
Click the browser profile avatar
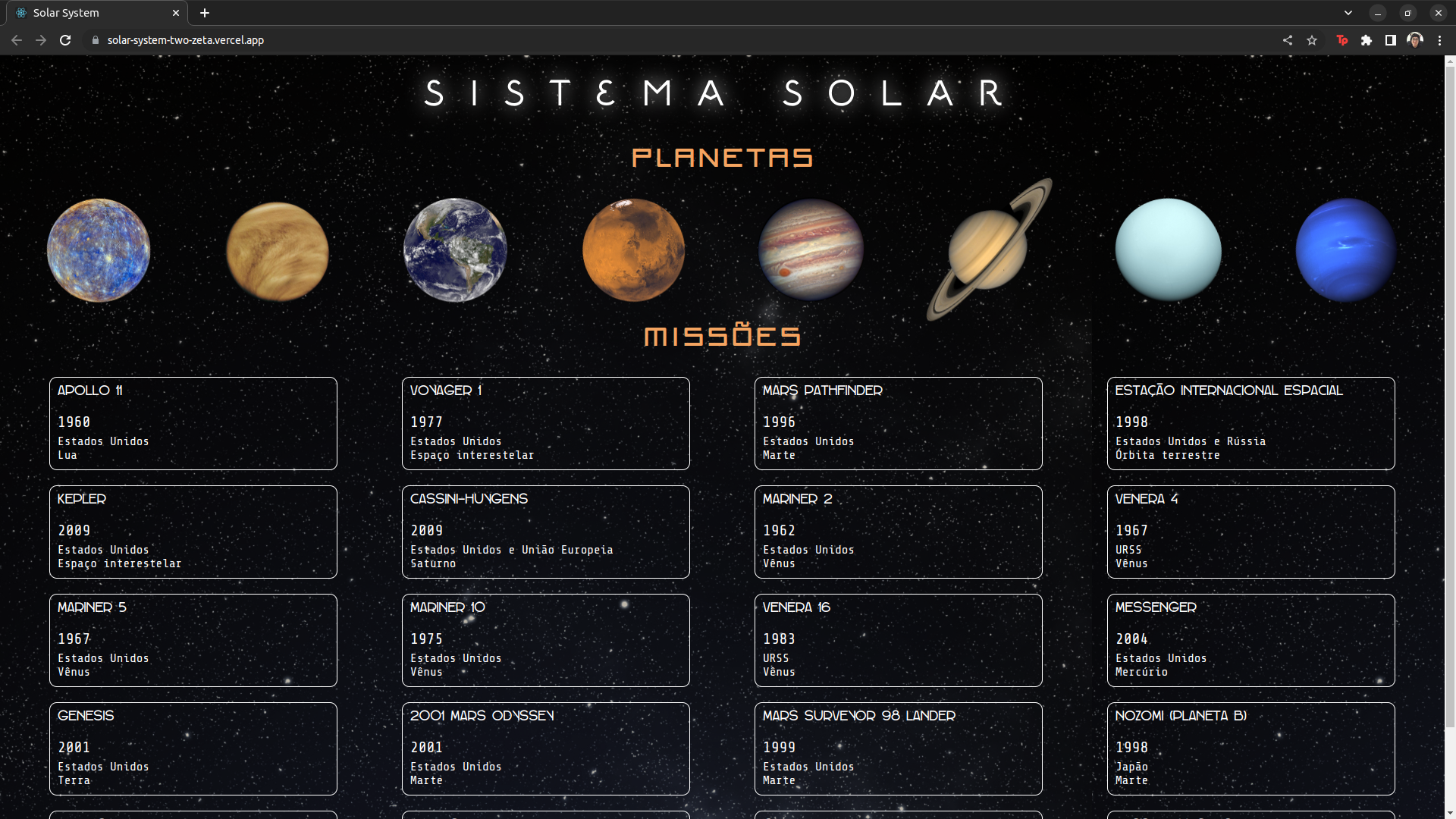tap(1416, 40)
